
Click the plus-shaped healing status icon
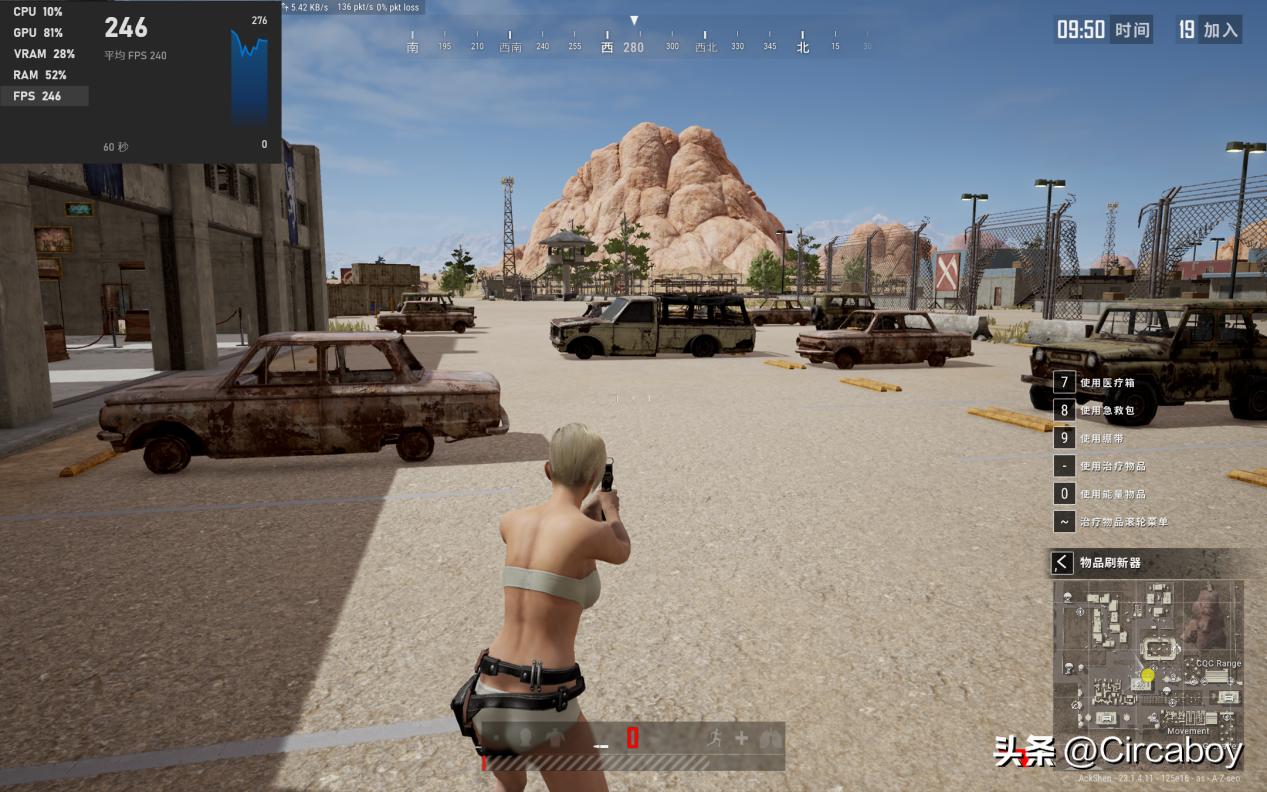[741, 738]
